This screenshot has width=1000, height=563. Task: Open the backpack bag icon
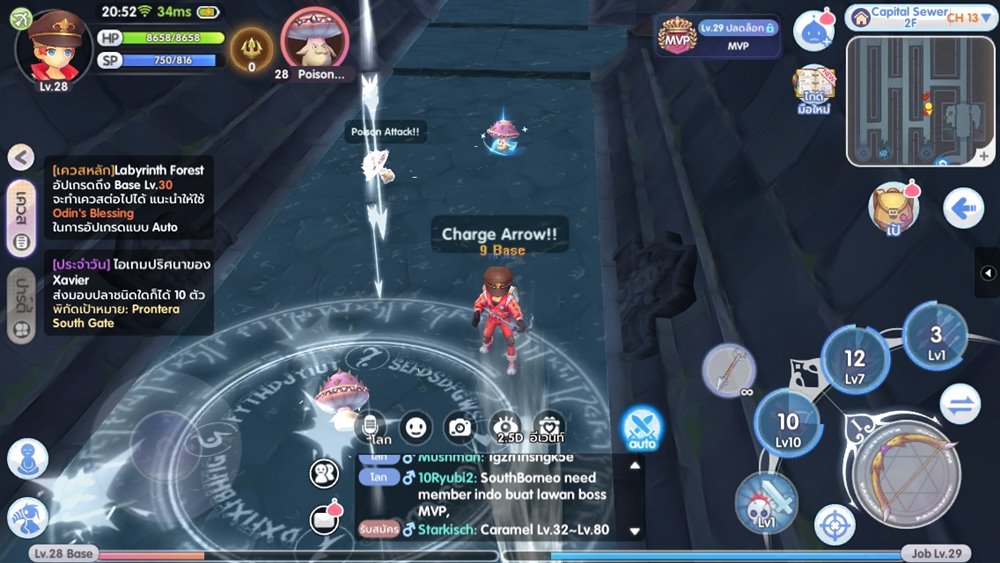(892, 206)
